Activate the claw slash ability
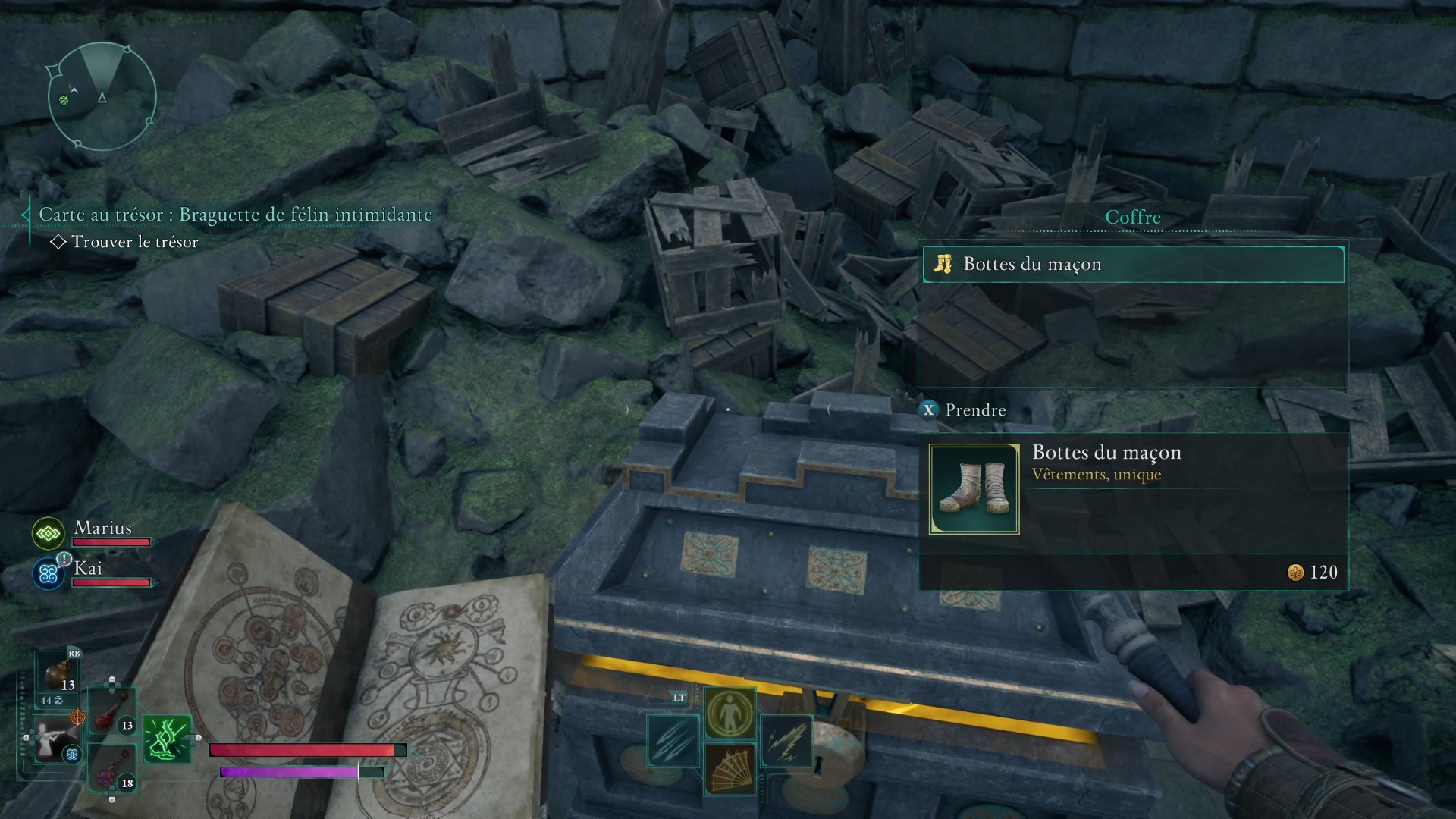The image size is (1456, 819). [673, 741]
